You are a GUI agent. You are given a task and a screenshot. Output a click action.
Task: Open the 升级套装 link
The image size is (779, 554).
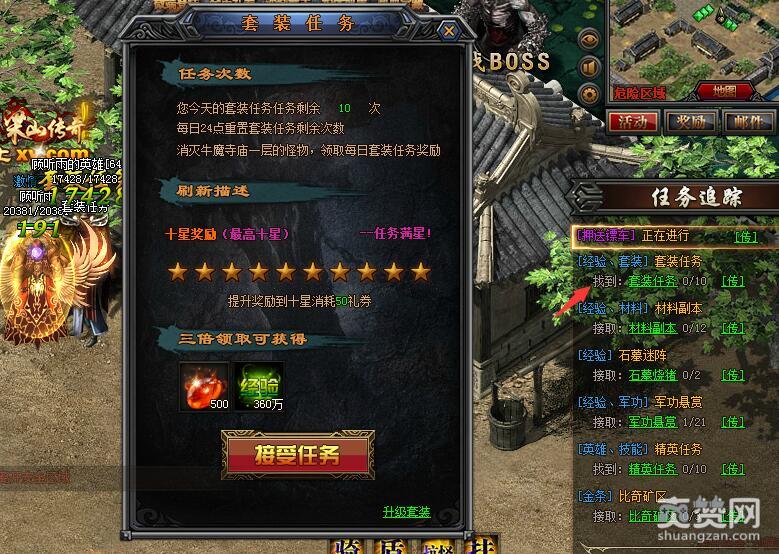(x=406, y=512)
